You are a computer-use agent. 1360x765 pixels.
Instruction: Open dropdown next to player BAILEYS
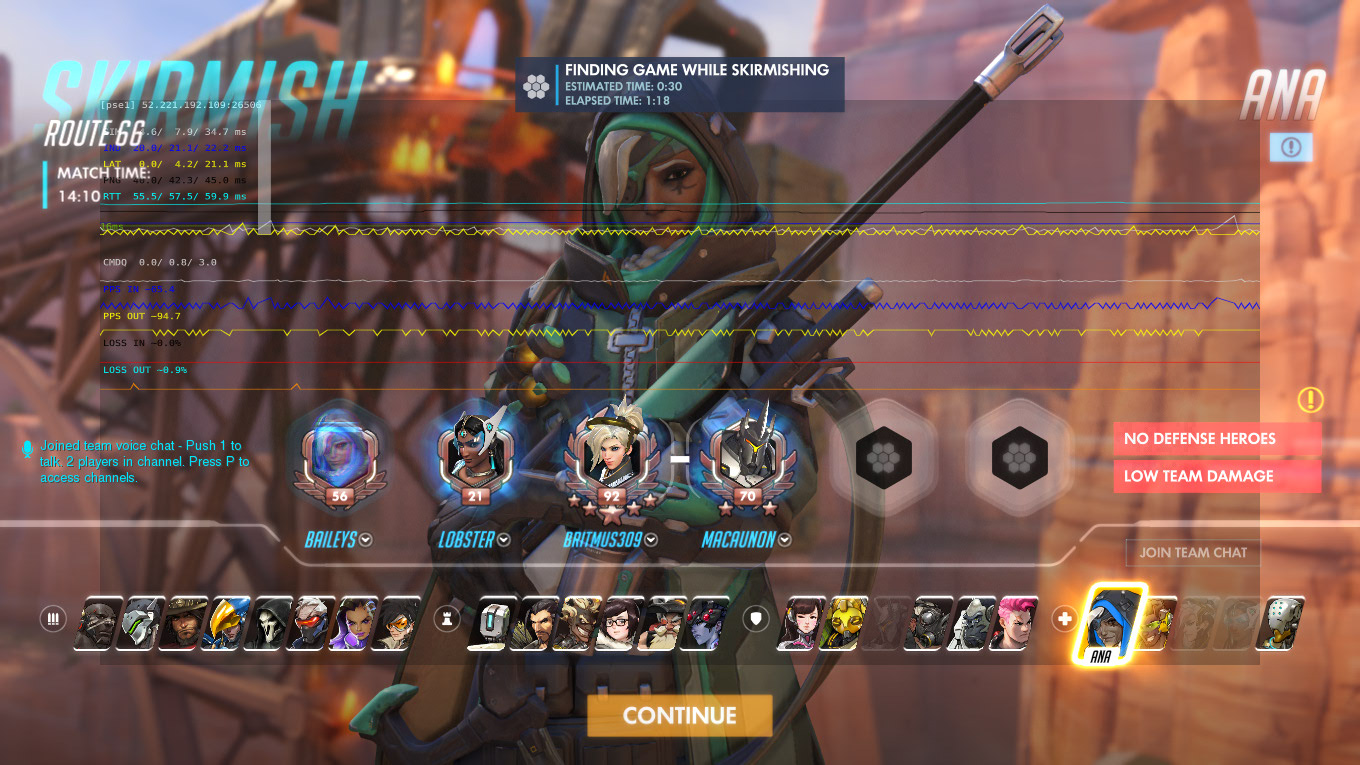tap(366, 540)
